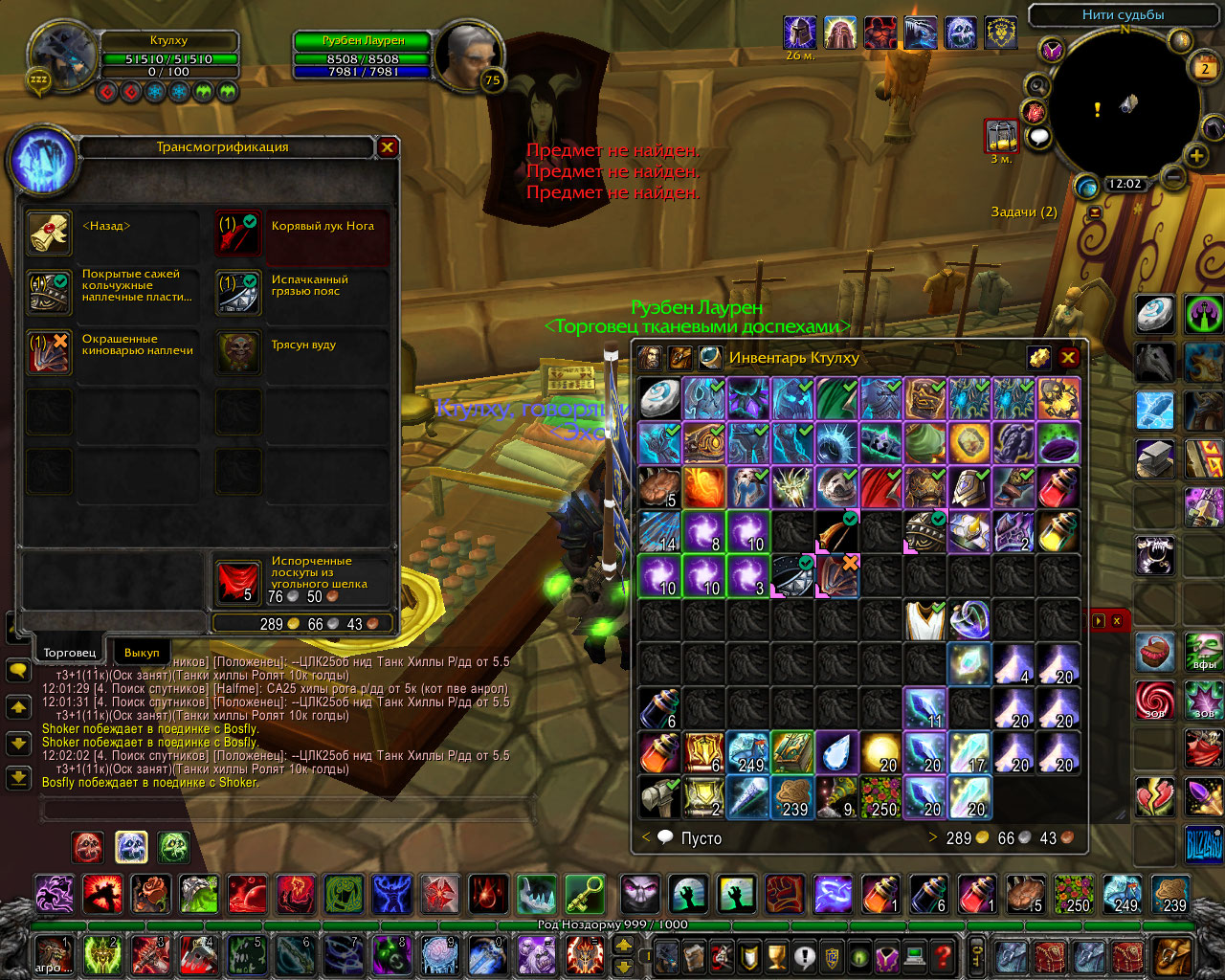The image size is (1225, 980).
Task: Pick the Трясун вуду item
Action: coord(237,353)
